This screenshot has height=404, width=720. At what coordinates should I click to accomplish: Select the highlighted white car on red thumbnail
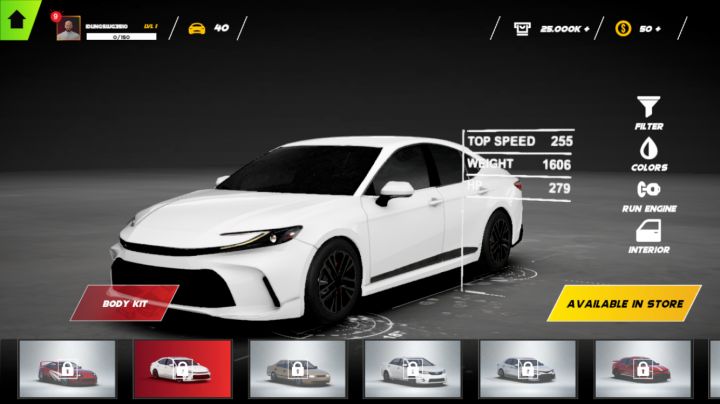point(182,369)
